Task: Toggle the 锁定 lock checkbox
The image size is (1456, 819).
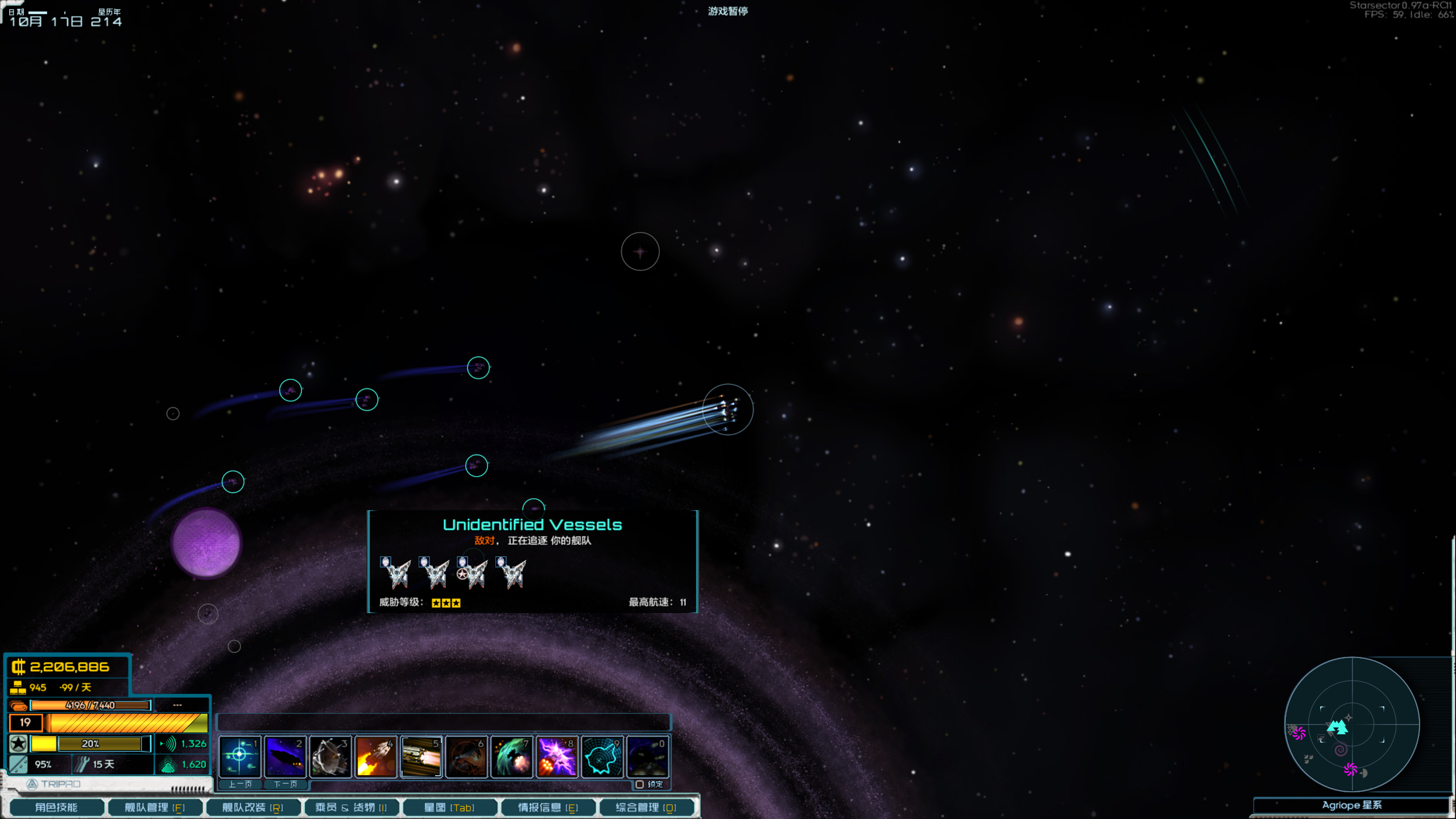Action: pyautogui.click(x=640, y=784)
